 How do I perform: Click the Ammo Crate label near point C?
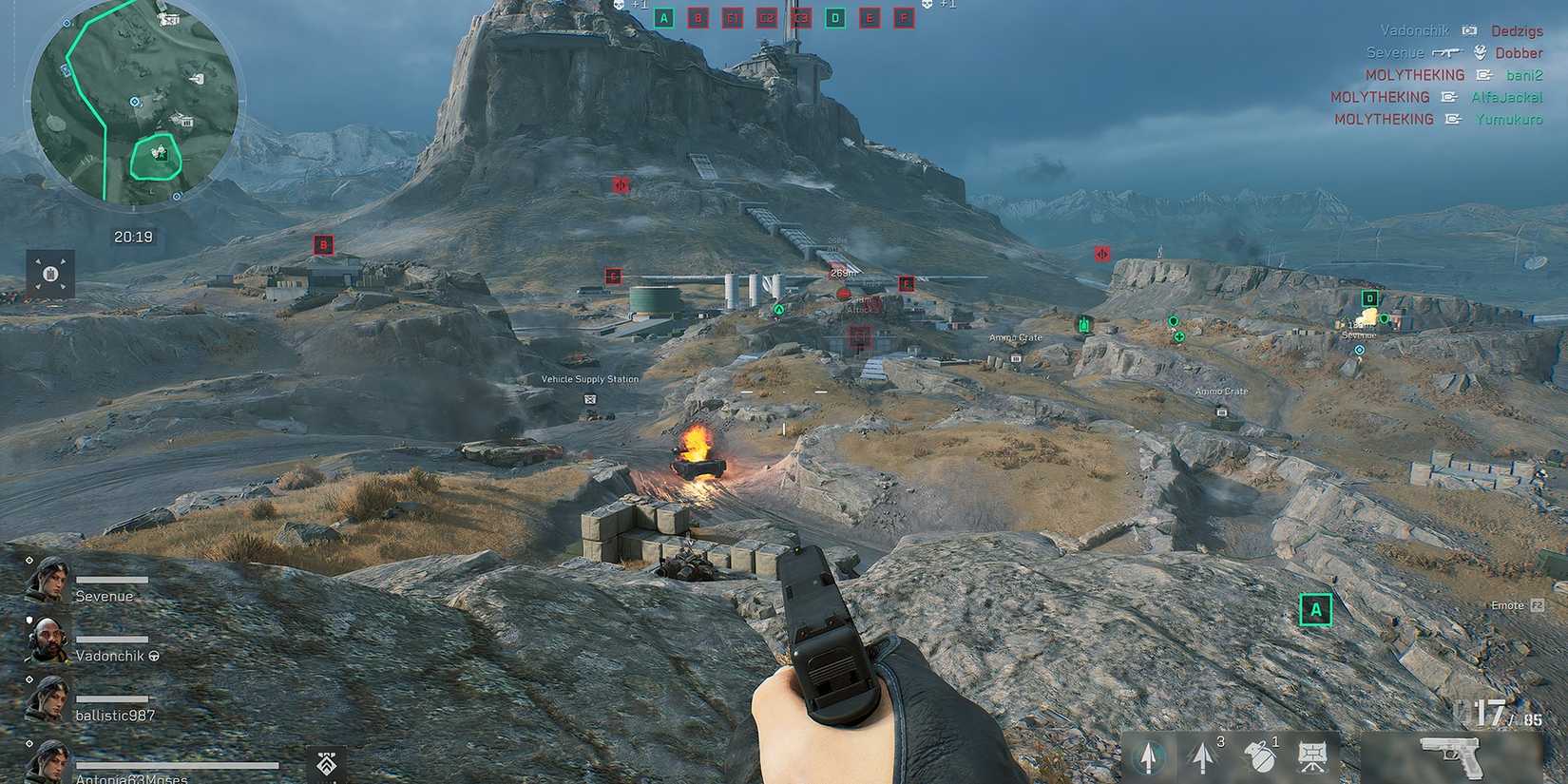coord(1015,337)
